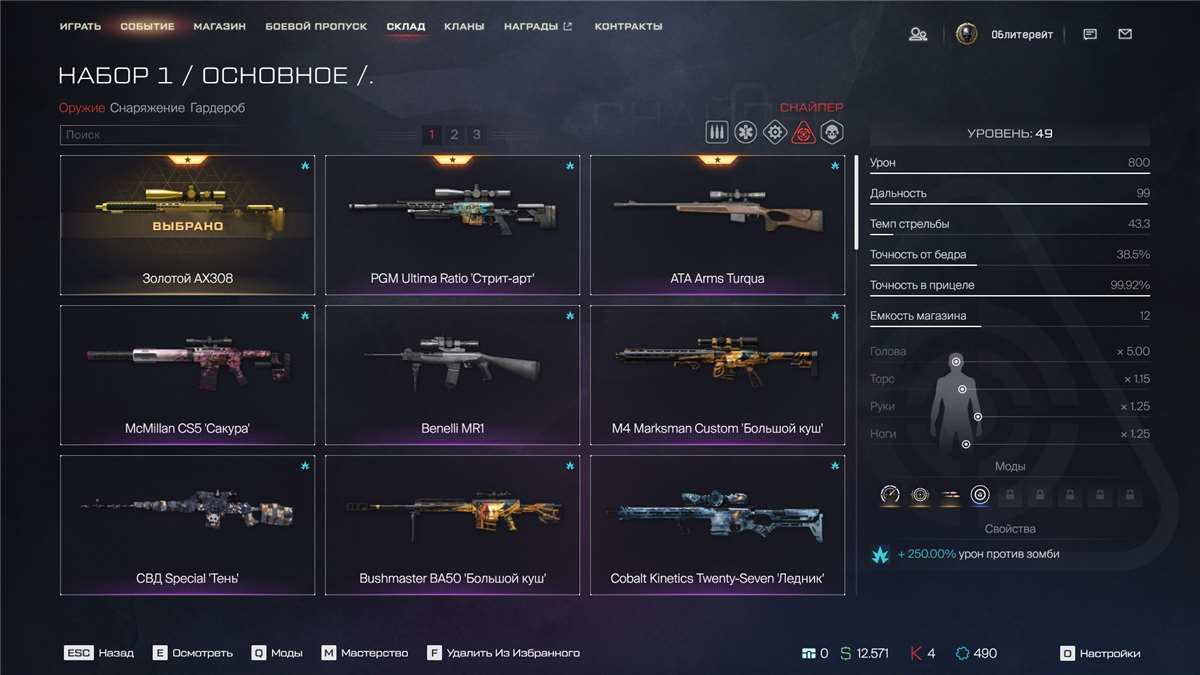Select the M4 Marksman Custom 'Большой куш'
The height and width of the screenshot is (675, 1200).
coord(717,375)
